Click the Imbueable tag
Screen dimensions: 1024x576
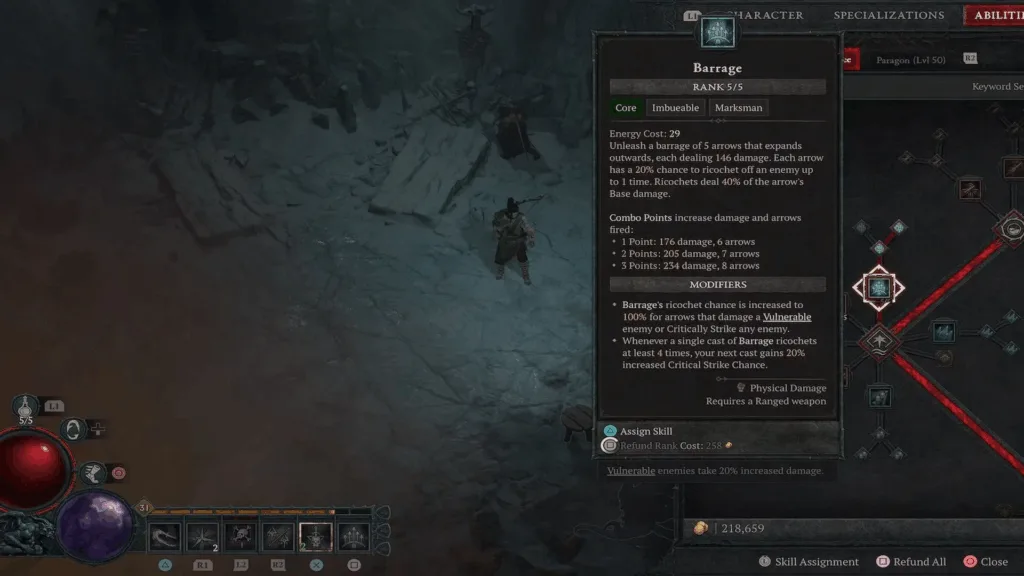(x=676, y=108)
